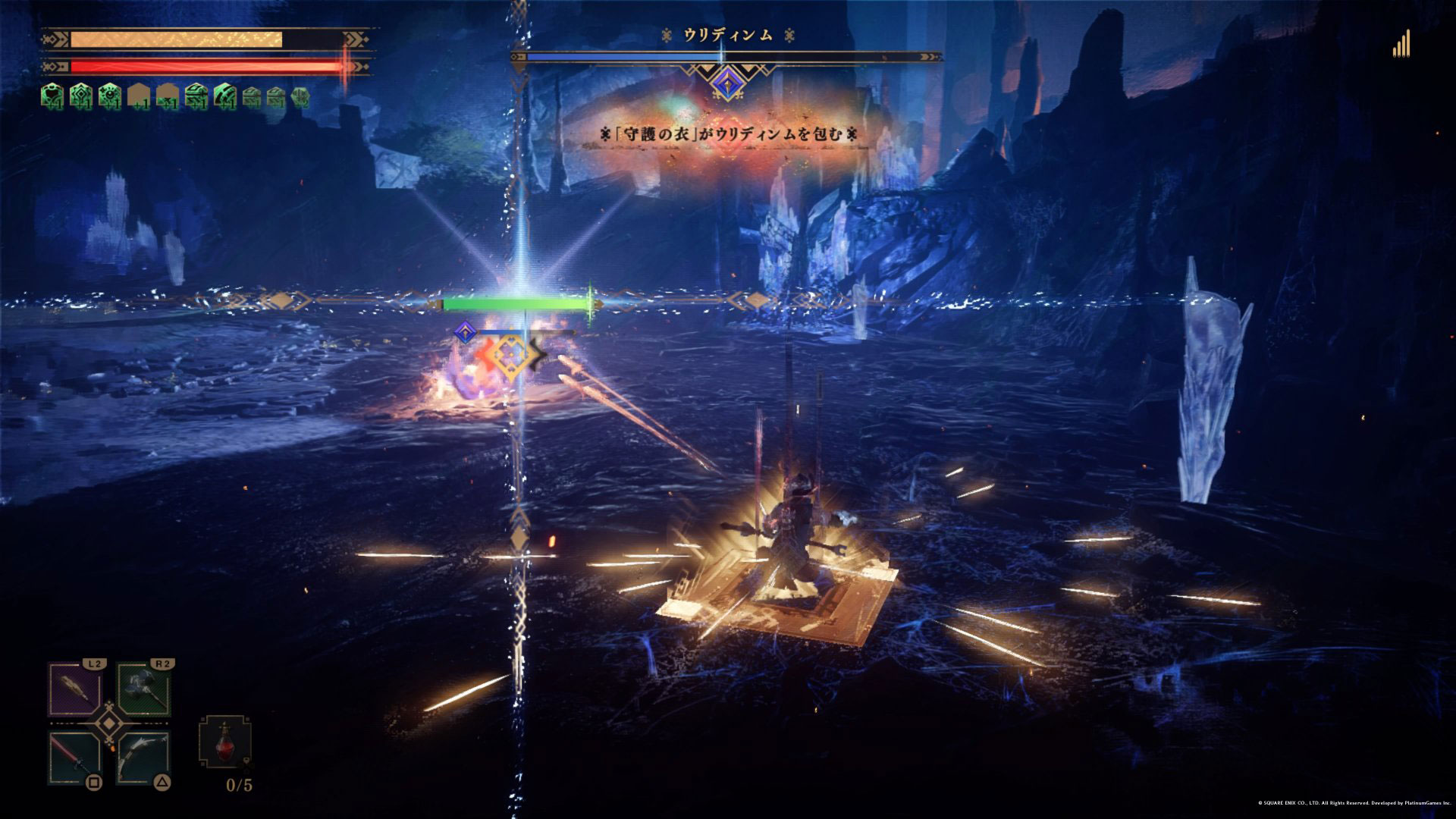Click the hexagonal sword buff icon
The width and height of the screenshot is (1456, 819).
(x=301, y=96)
